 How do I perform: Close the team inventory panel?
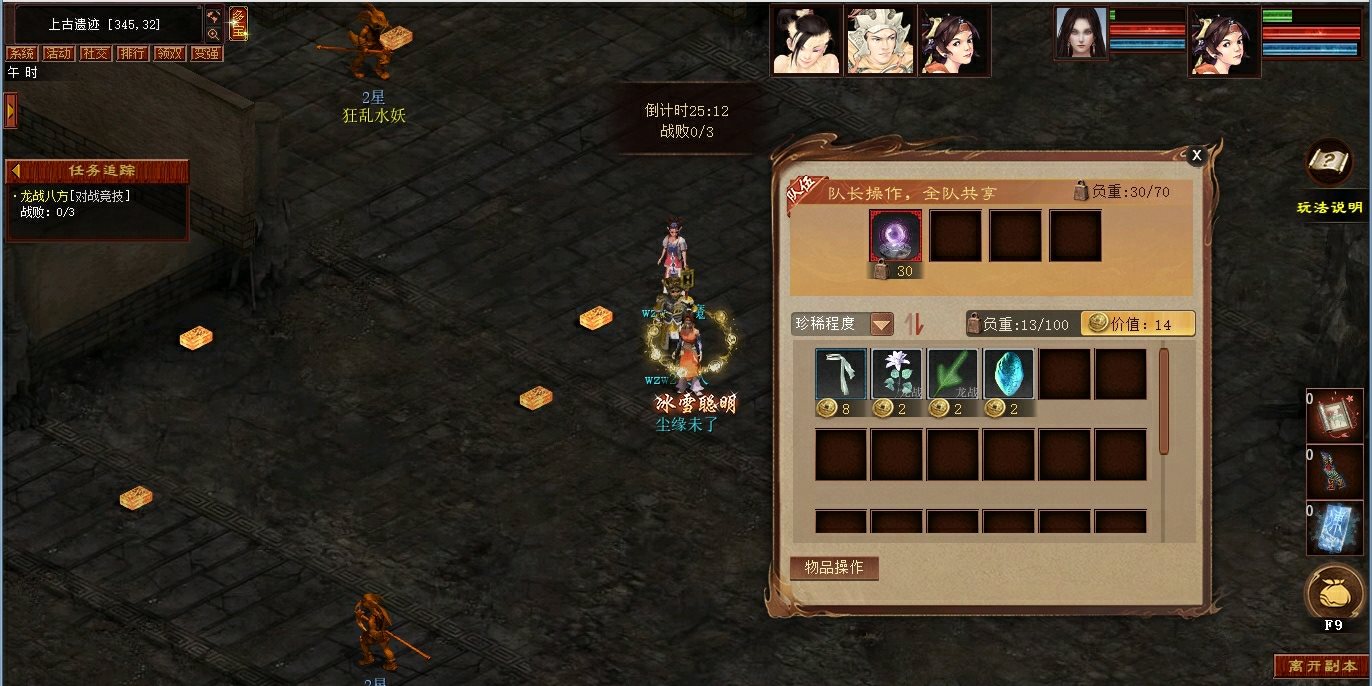point(1196,154)
